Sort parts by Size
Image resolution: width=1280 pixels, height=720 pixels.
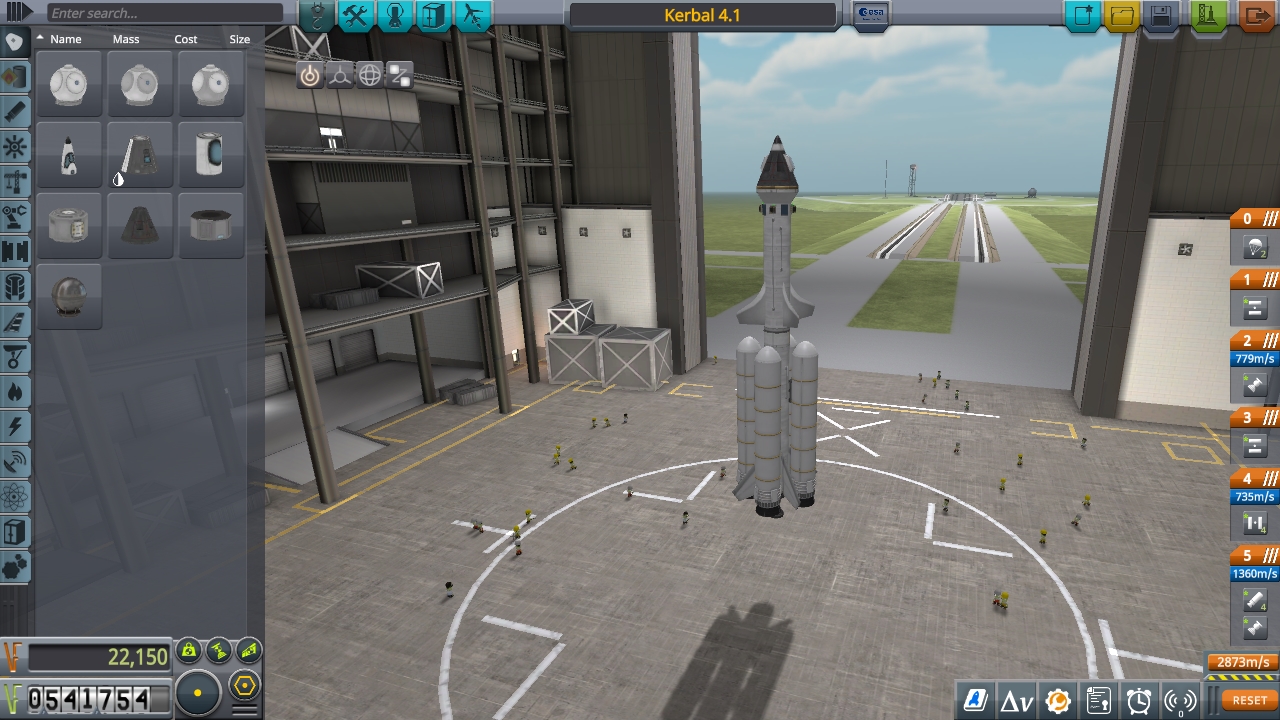239,39
